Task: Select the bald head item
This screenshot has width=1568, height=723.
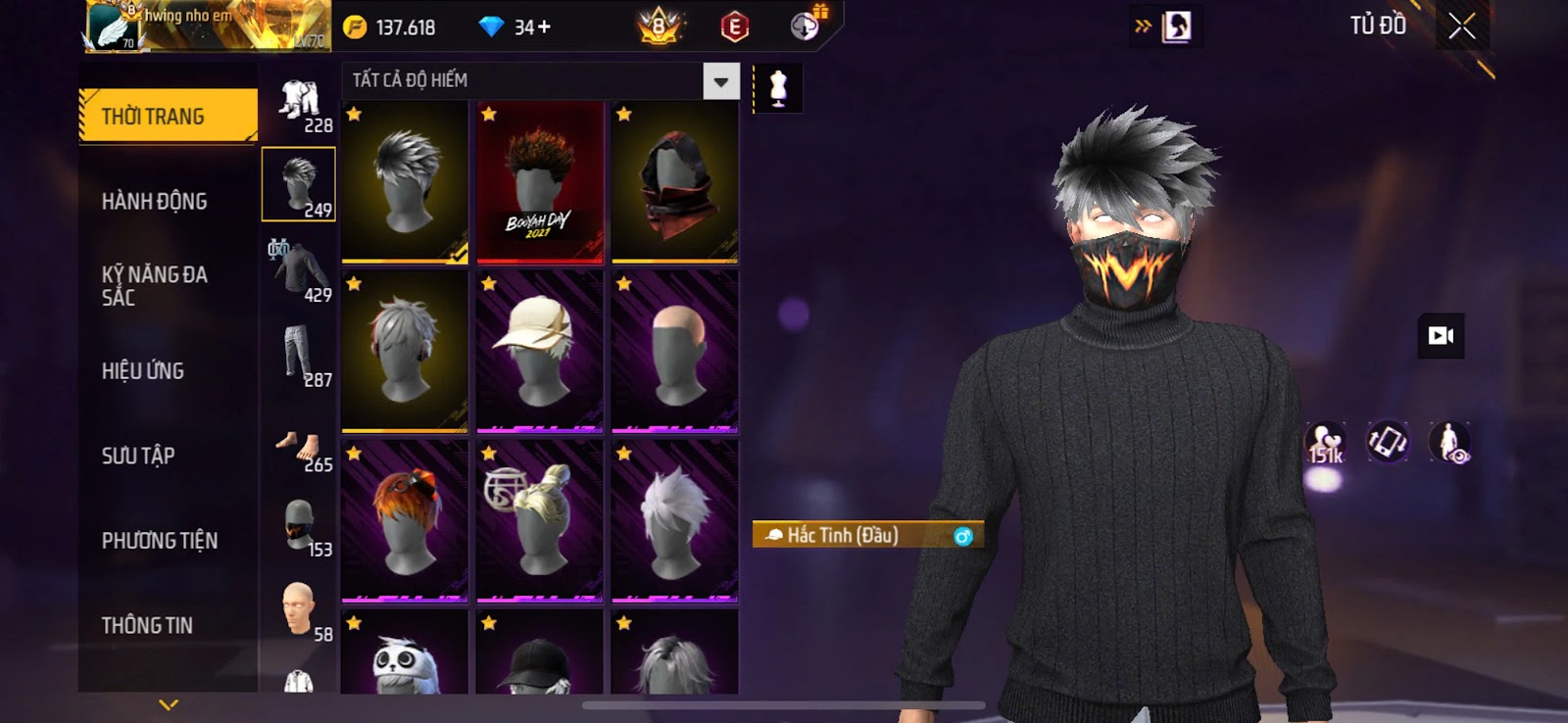Action: [x=674, y=351]
